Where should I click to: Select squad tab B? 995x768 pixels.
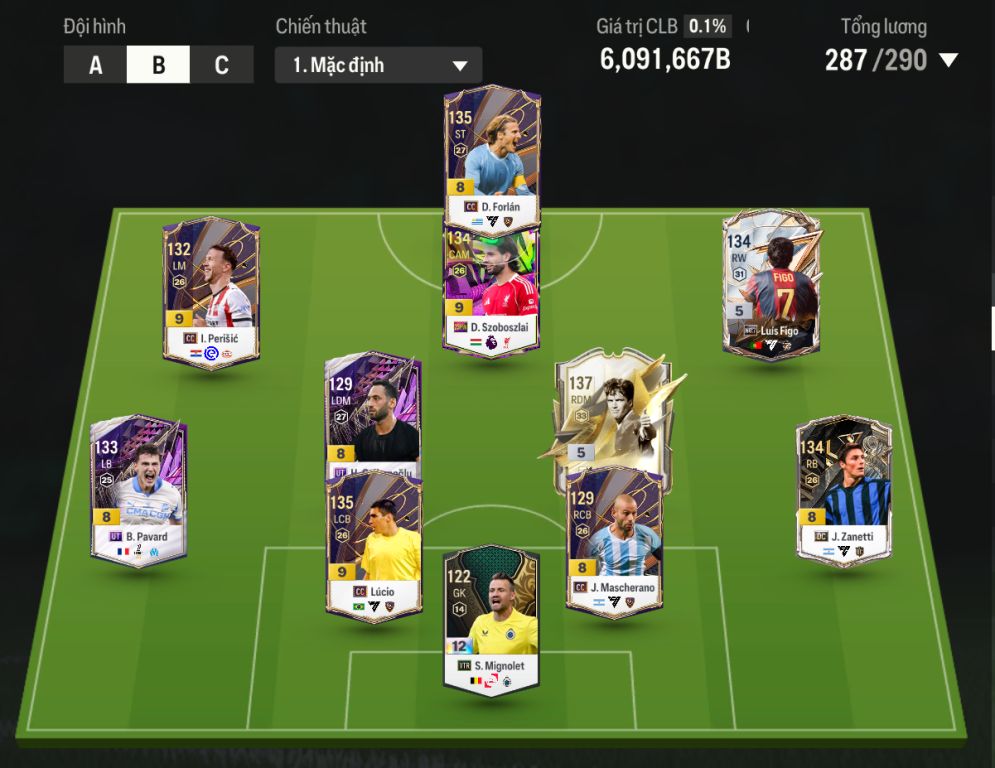click(x=158, y=66)
